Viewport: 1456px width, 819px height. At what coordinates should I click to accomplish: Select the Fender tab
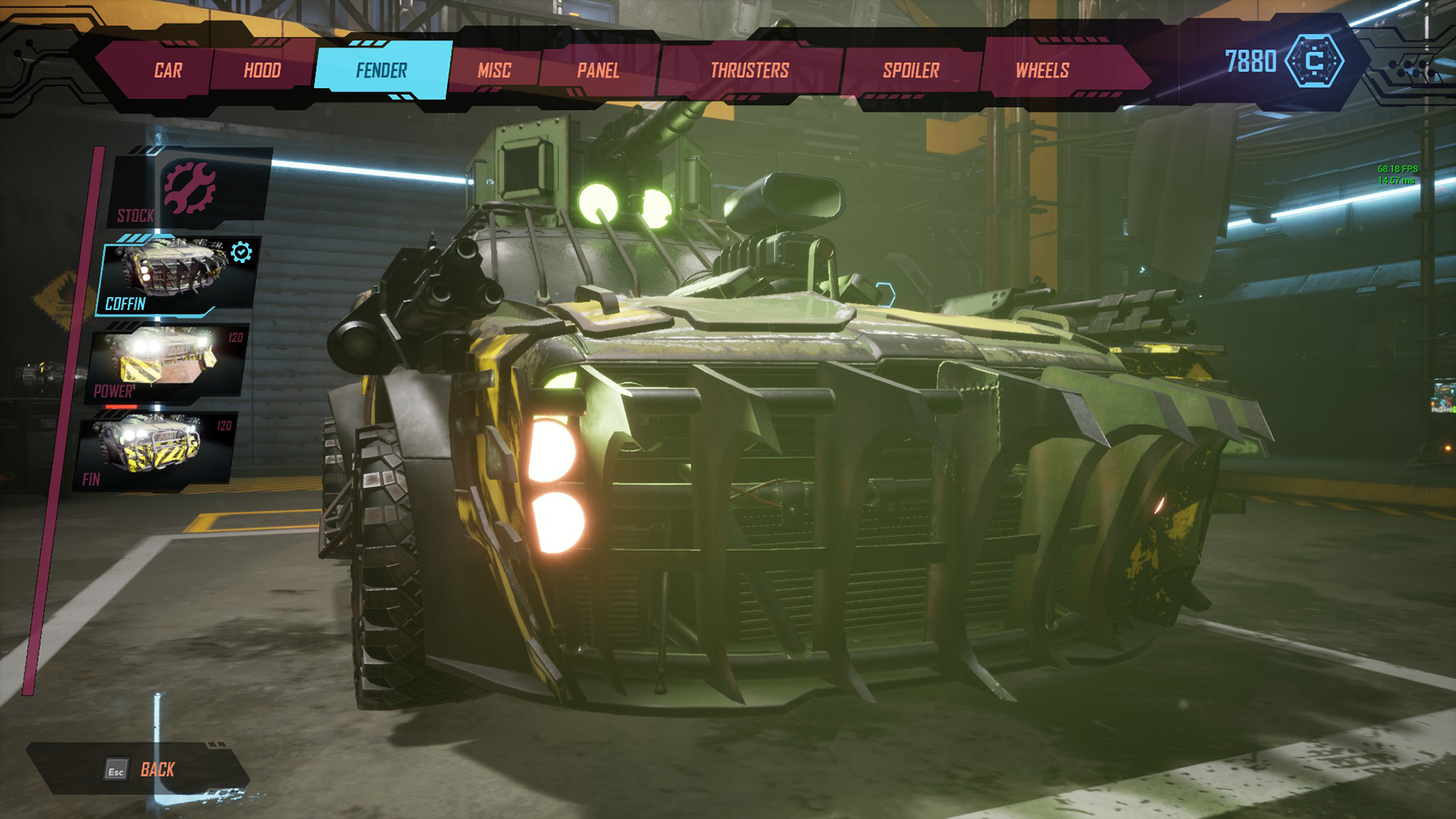click(382, 71)
